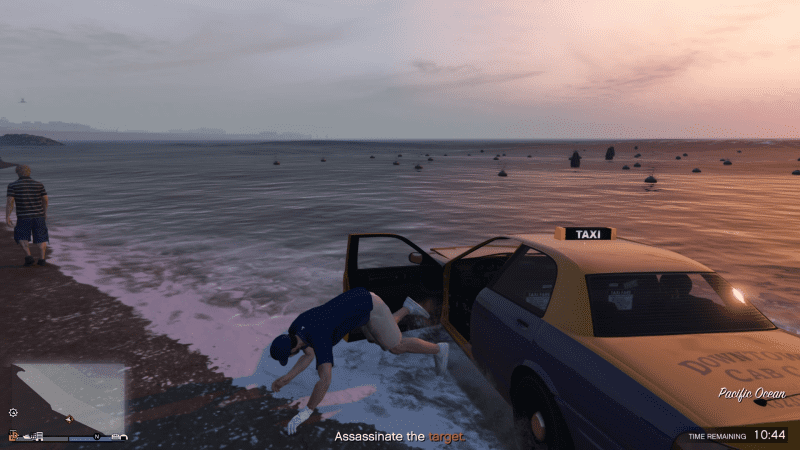Click the gear-shaped blip beside the minimap
The image size is (800, 450).
click(x=13, y=412)
